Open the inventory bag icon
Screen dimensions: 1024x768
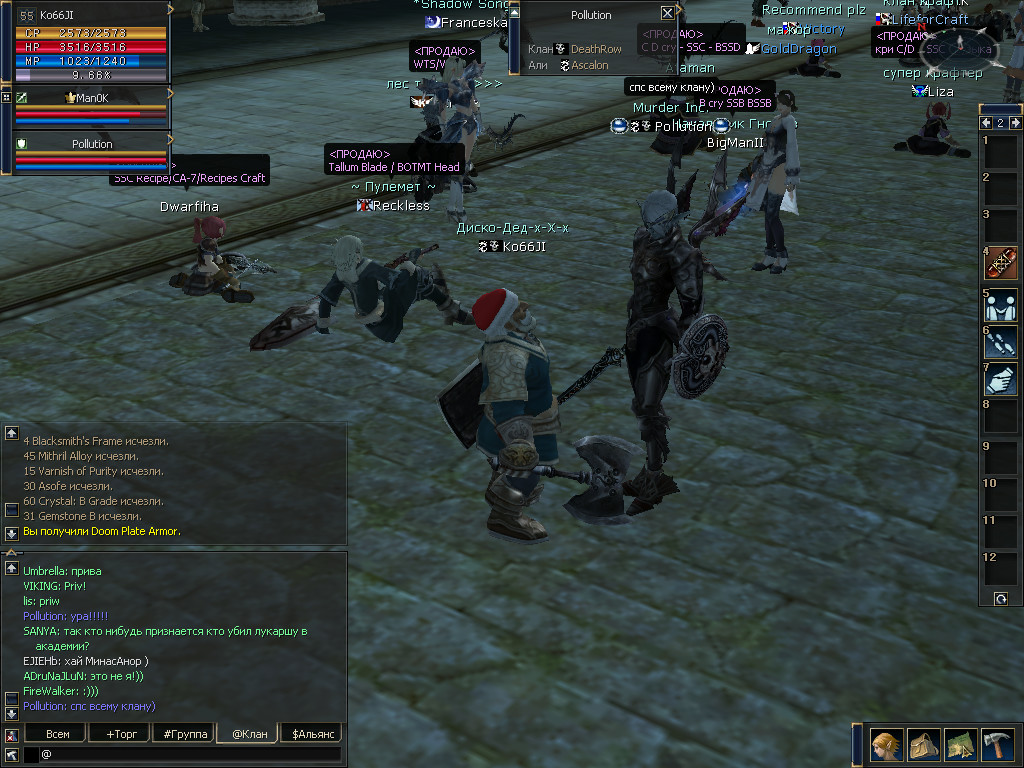coord(923,745)
